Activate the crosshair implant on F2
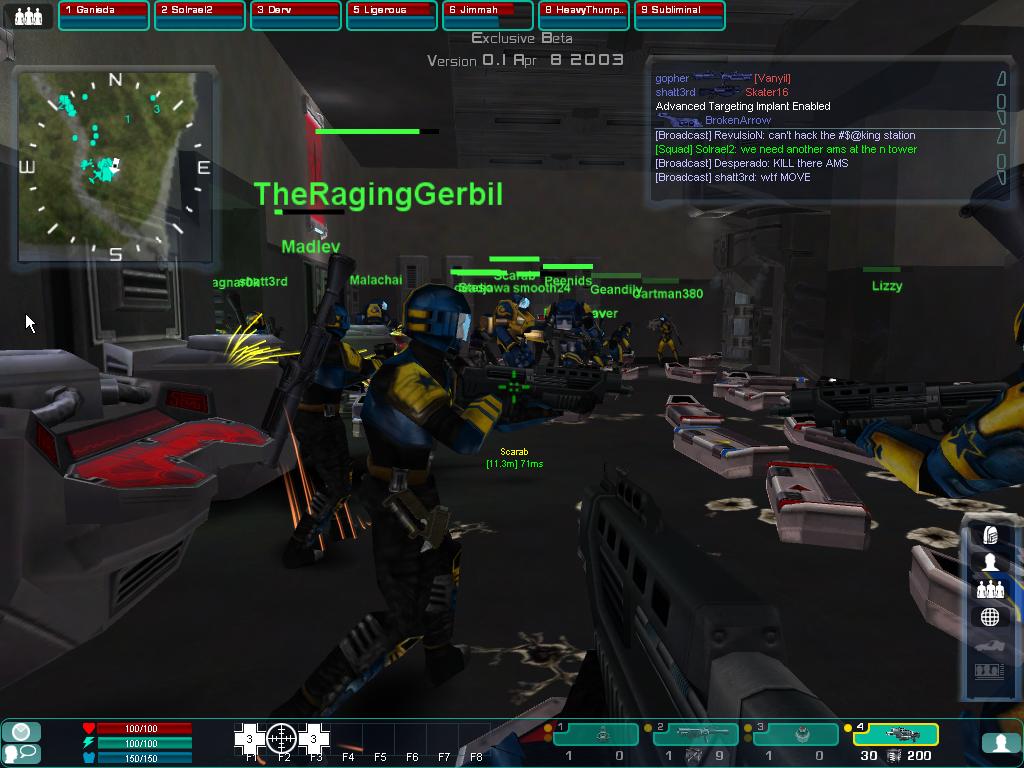 [x=282, y=738]
